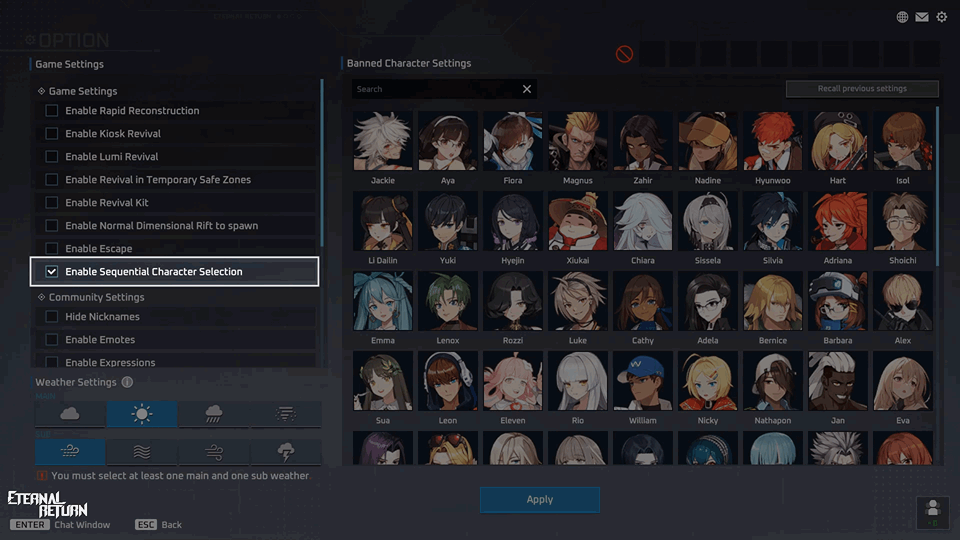Screen dimensions: 960x540
Task: Enable Emotes in community settings
Action: tap(52, 340)
